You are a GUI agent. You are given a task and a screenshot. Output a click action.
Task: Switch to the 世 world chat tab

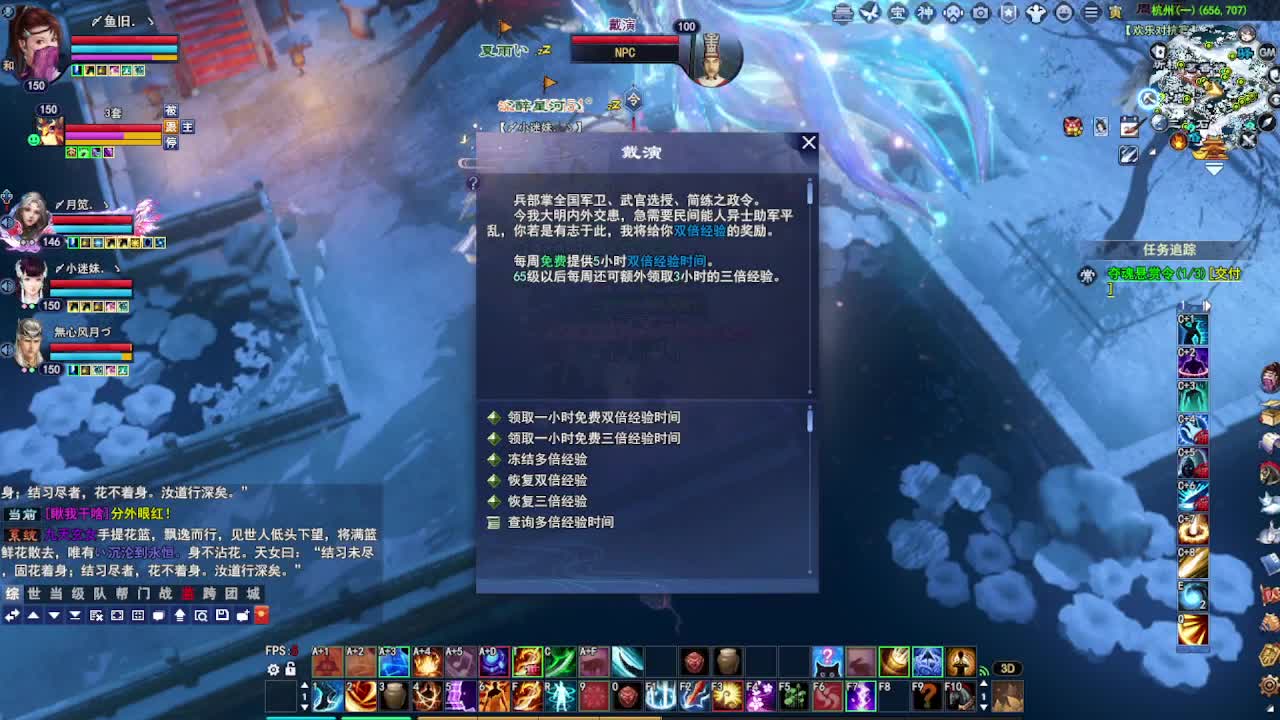(x=34, y=594)
